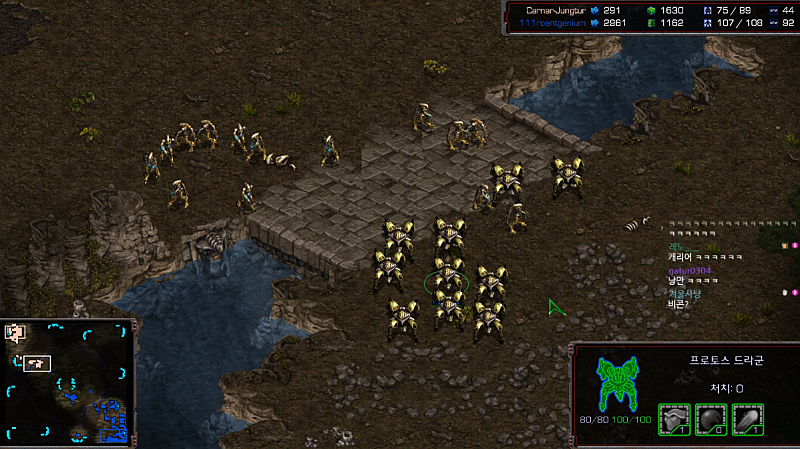Click the natur0304 chat message

pos(689,269)
